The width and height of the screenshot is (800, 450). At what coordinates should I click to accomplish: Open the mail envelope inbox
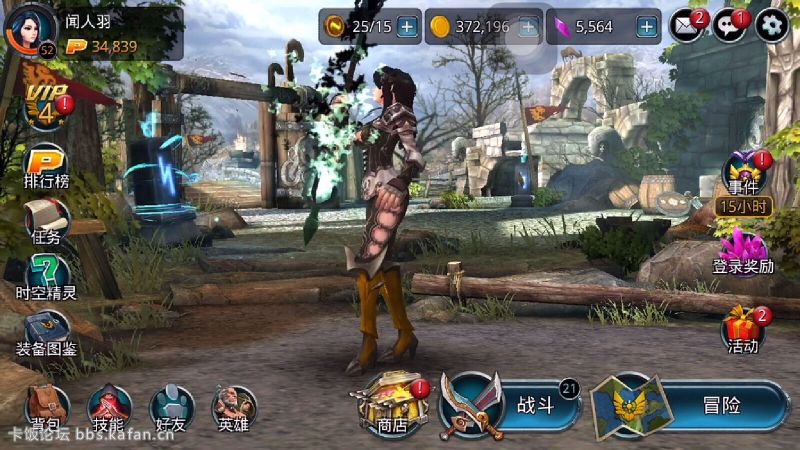tap(685, 26)
